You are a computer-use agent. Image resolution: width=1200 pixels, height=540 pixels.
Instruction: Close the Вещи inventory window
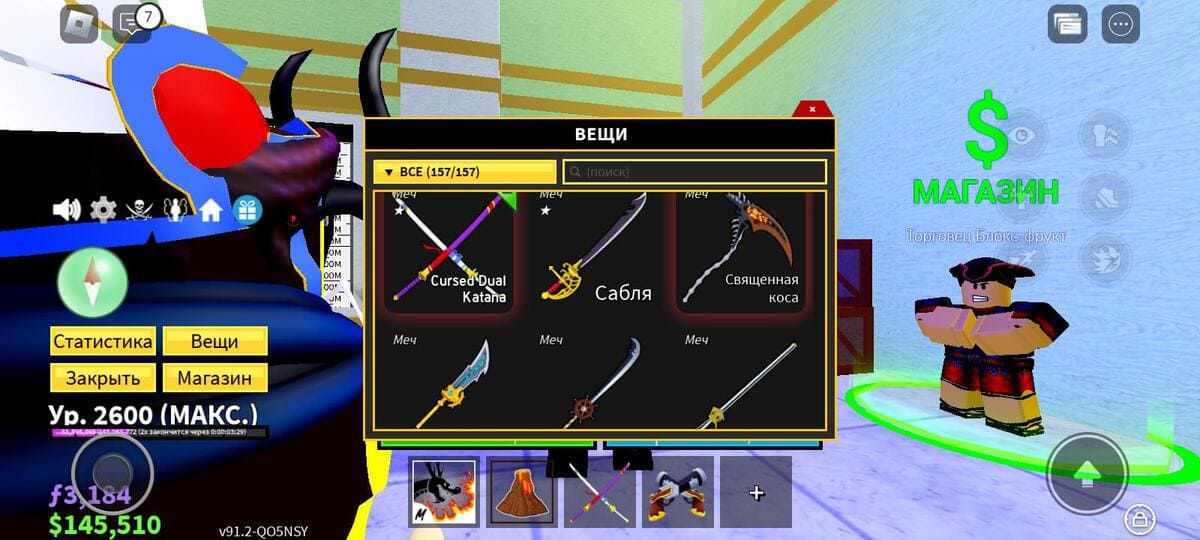(x=812, y=108)
